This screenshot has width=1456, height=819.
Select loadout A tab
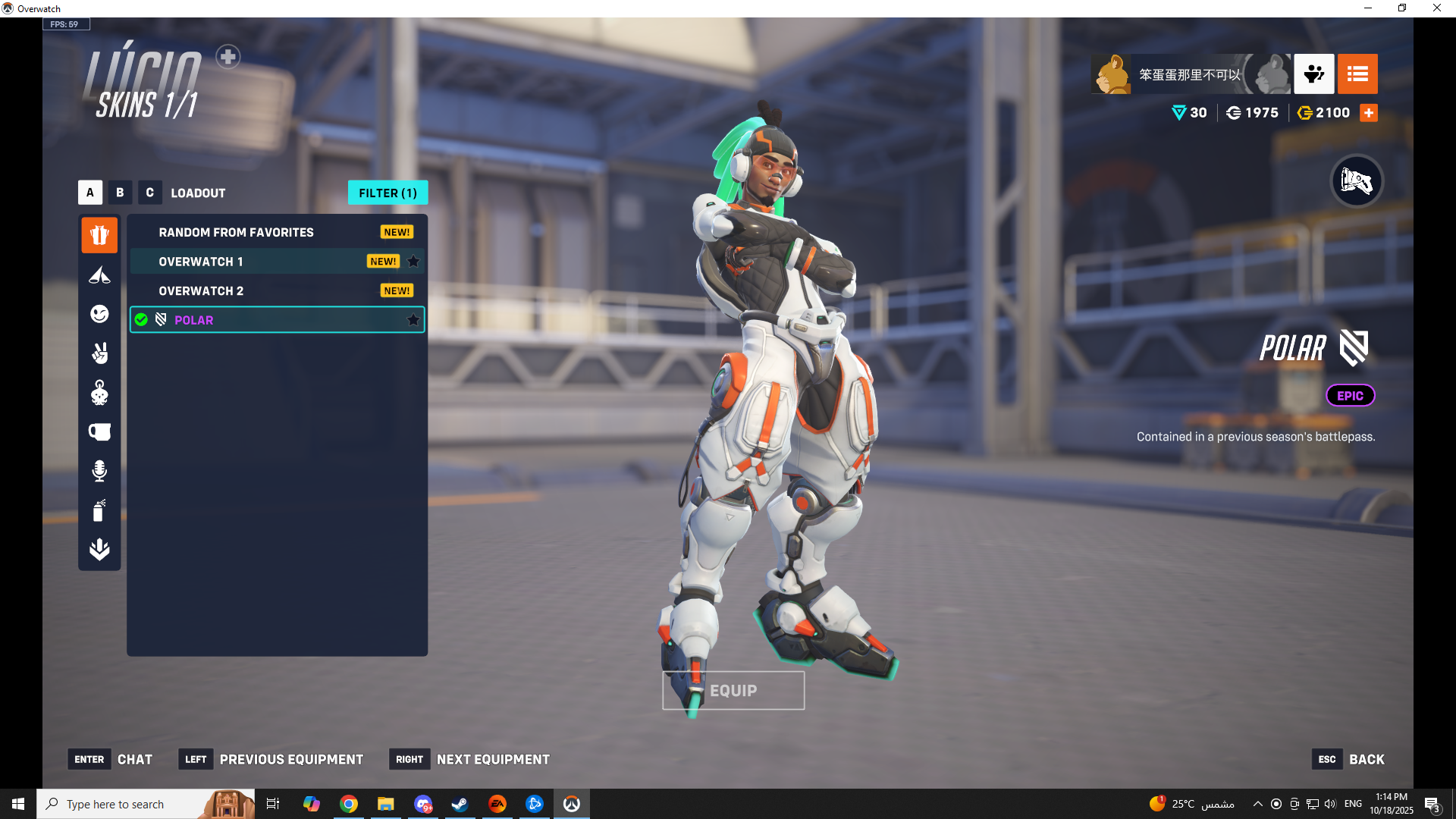pyautogui.click(x=89, y=193)
